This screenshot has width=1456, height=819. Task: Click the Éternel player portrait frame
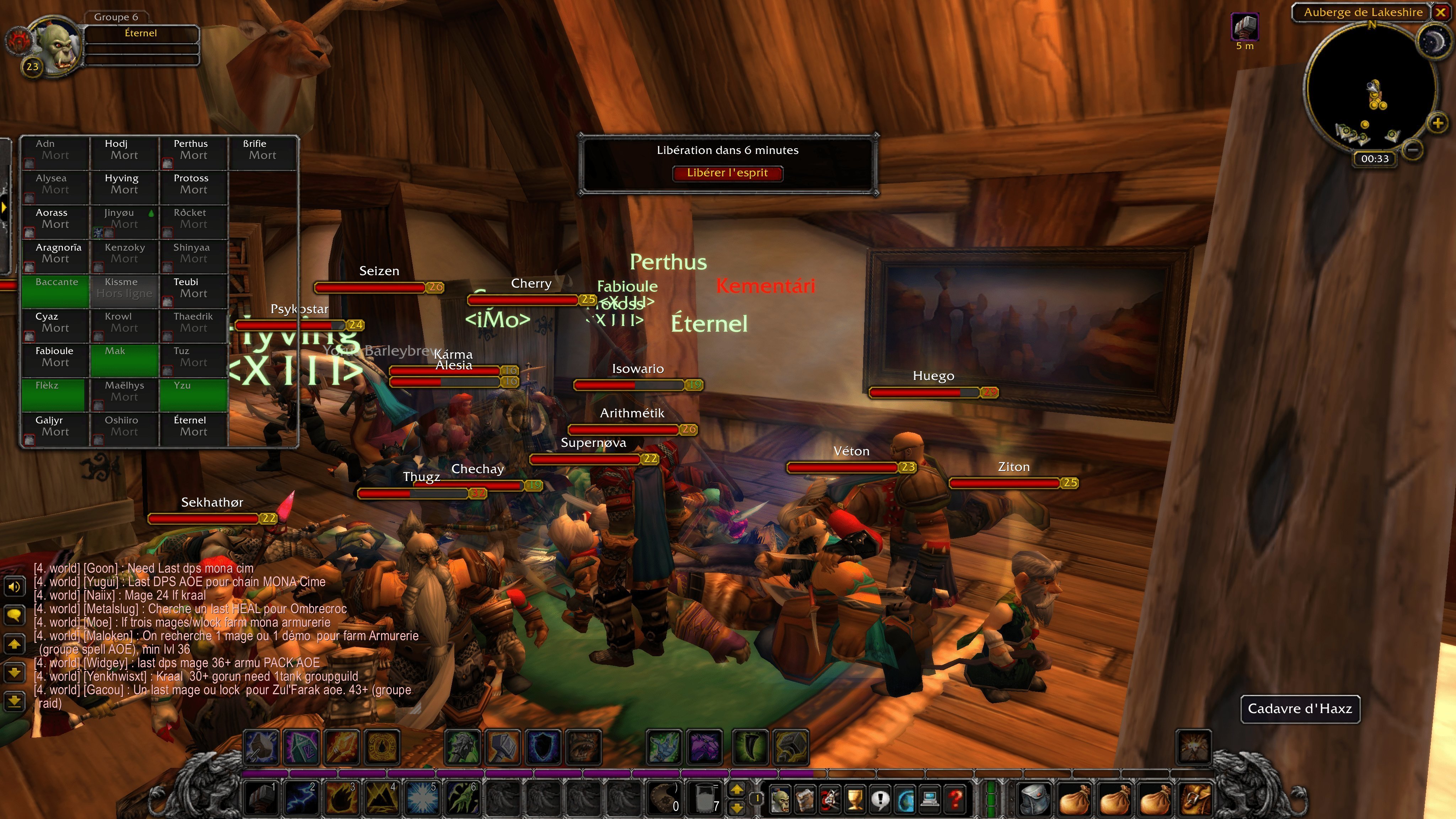click(x=141, y=34)
